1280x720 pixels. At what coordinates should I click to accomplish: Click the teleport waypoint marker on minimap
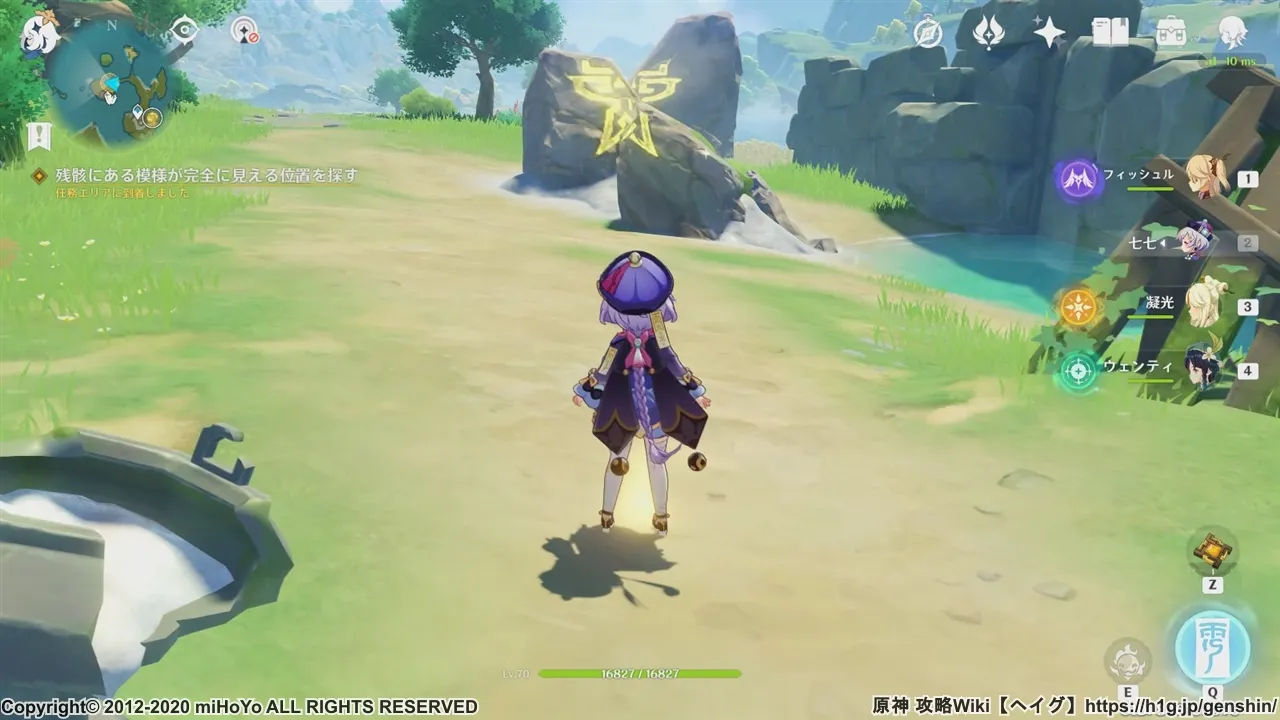[x=137, y=112]
